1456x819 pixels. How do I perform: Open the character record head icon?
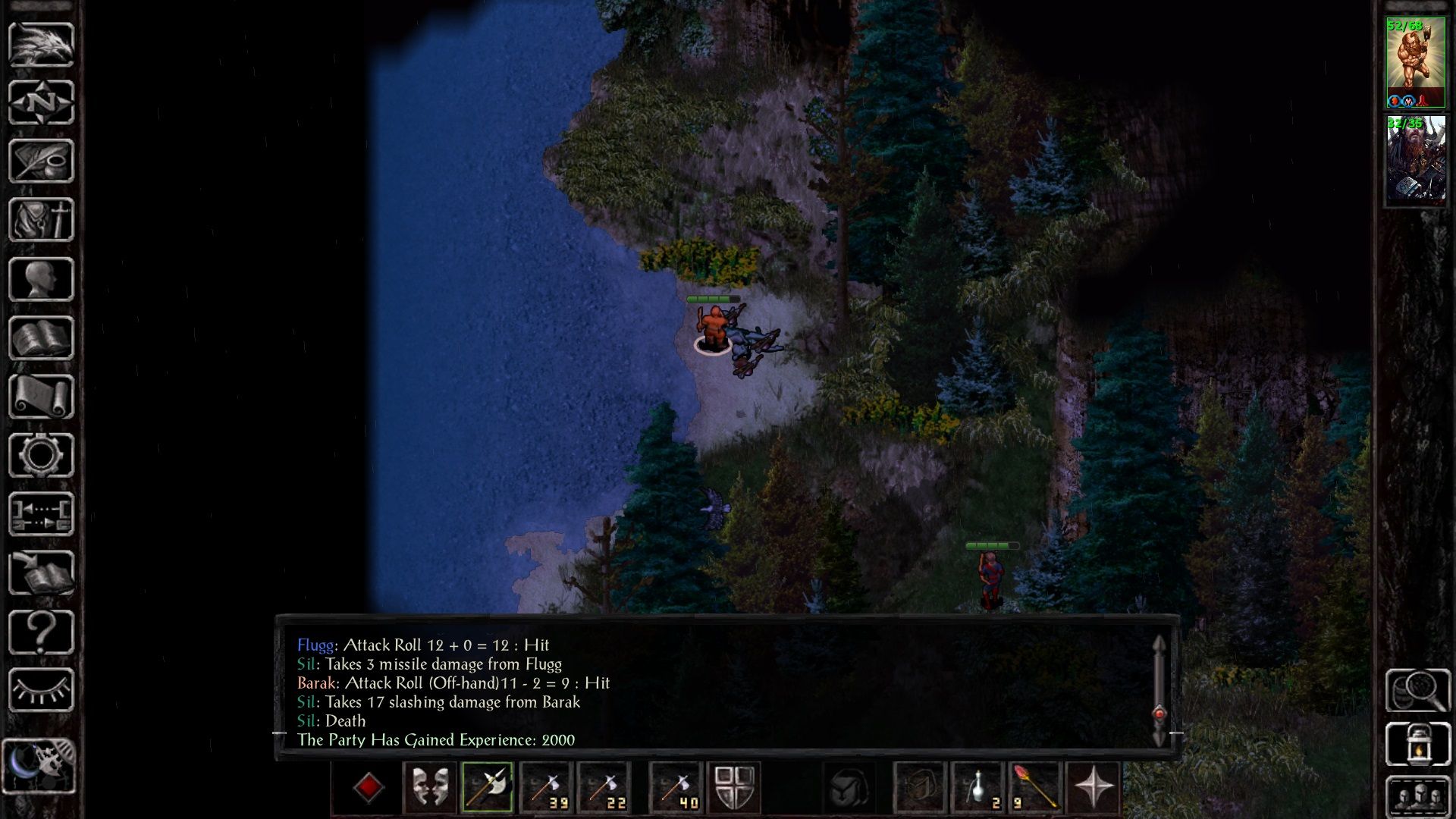click(x=41, y=279)
